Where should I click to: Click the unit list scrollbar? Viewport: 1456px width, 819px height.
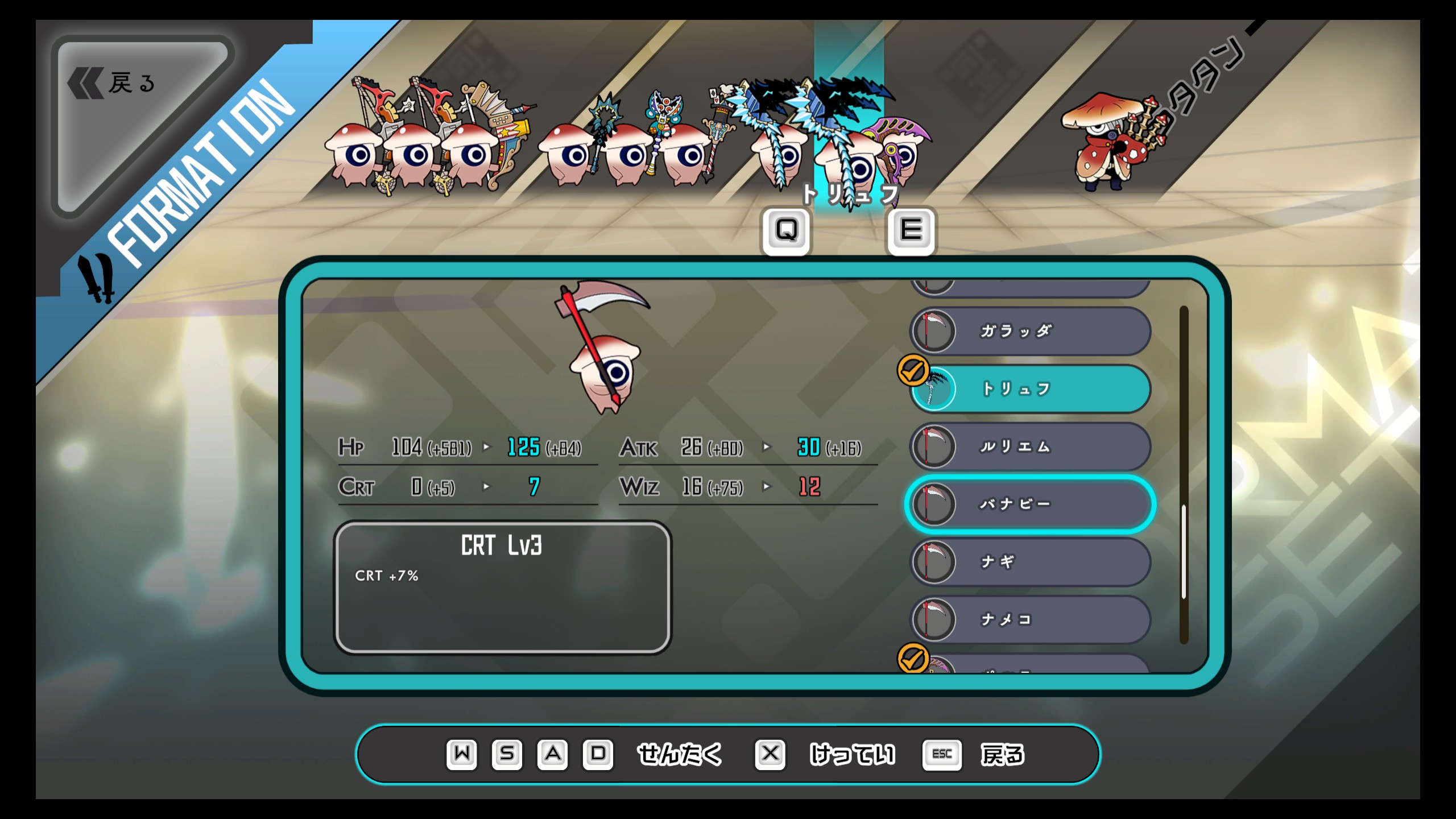coord(1184,551)
